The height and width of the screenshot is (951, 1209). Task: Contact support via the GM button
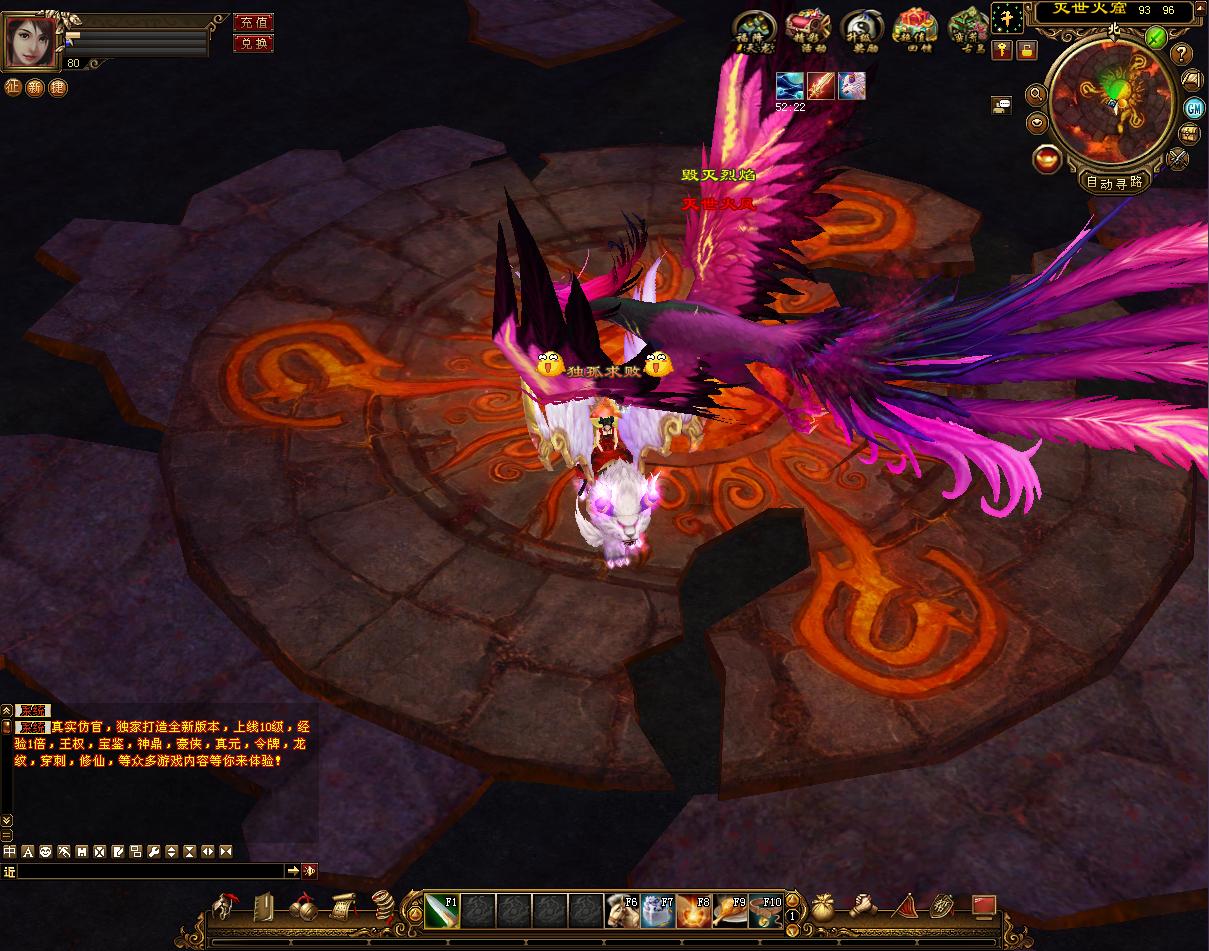coord(1193,108)
